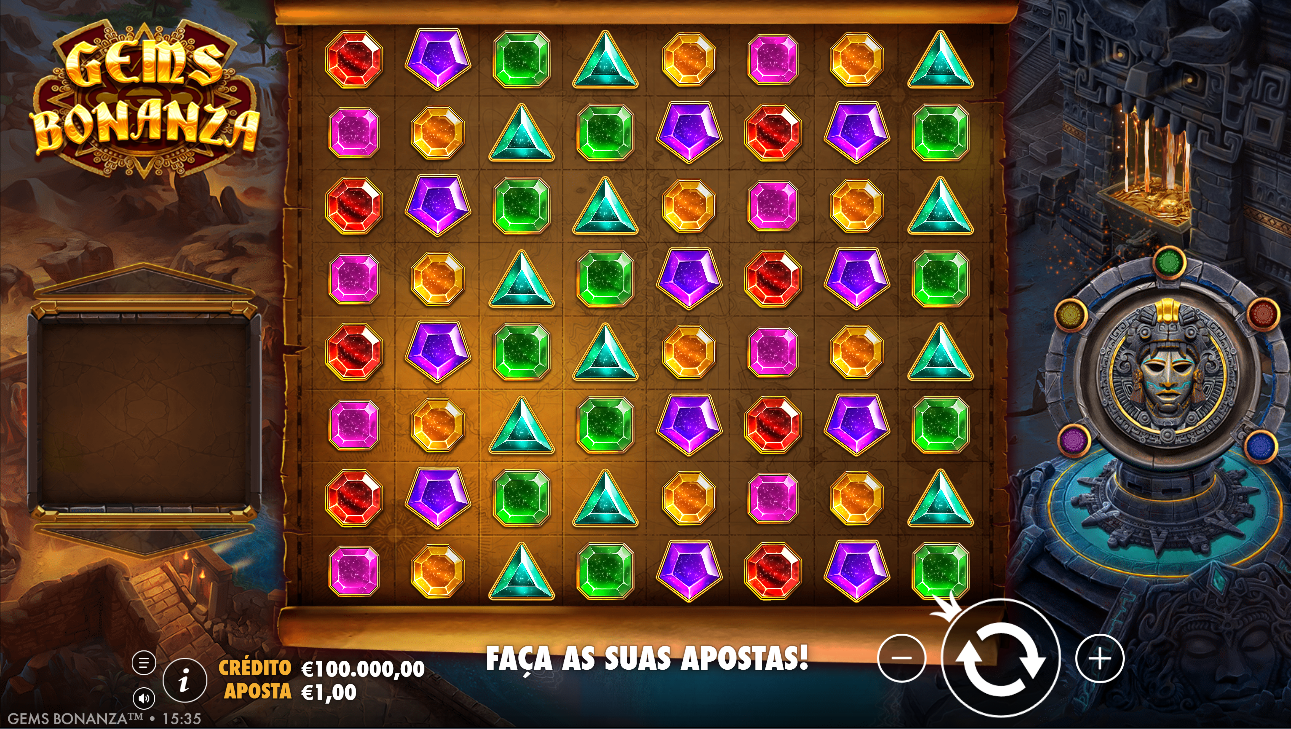Image resolution: width=1291 pixels, height=729 pixels.
Task: Open the hamburger menu icon
Action: 144,662
